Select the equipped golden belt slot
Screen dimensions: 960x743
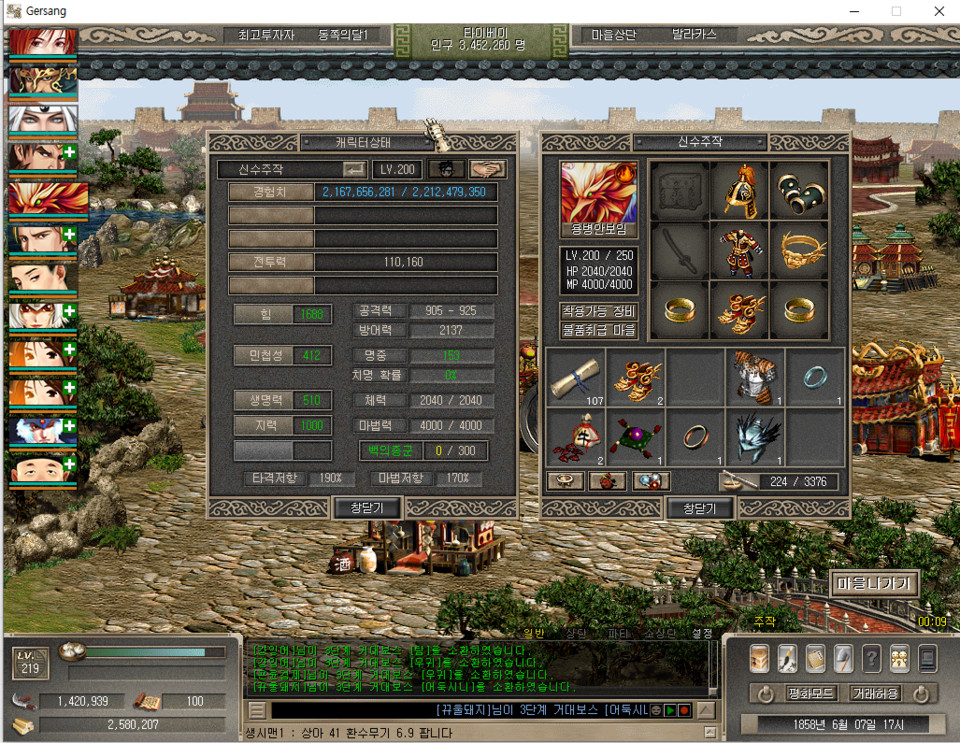799,250
